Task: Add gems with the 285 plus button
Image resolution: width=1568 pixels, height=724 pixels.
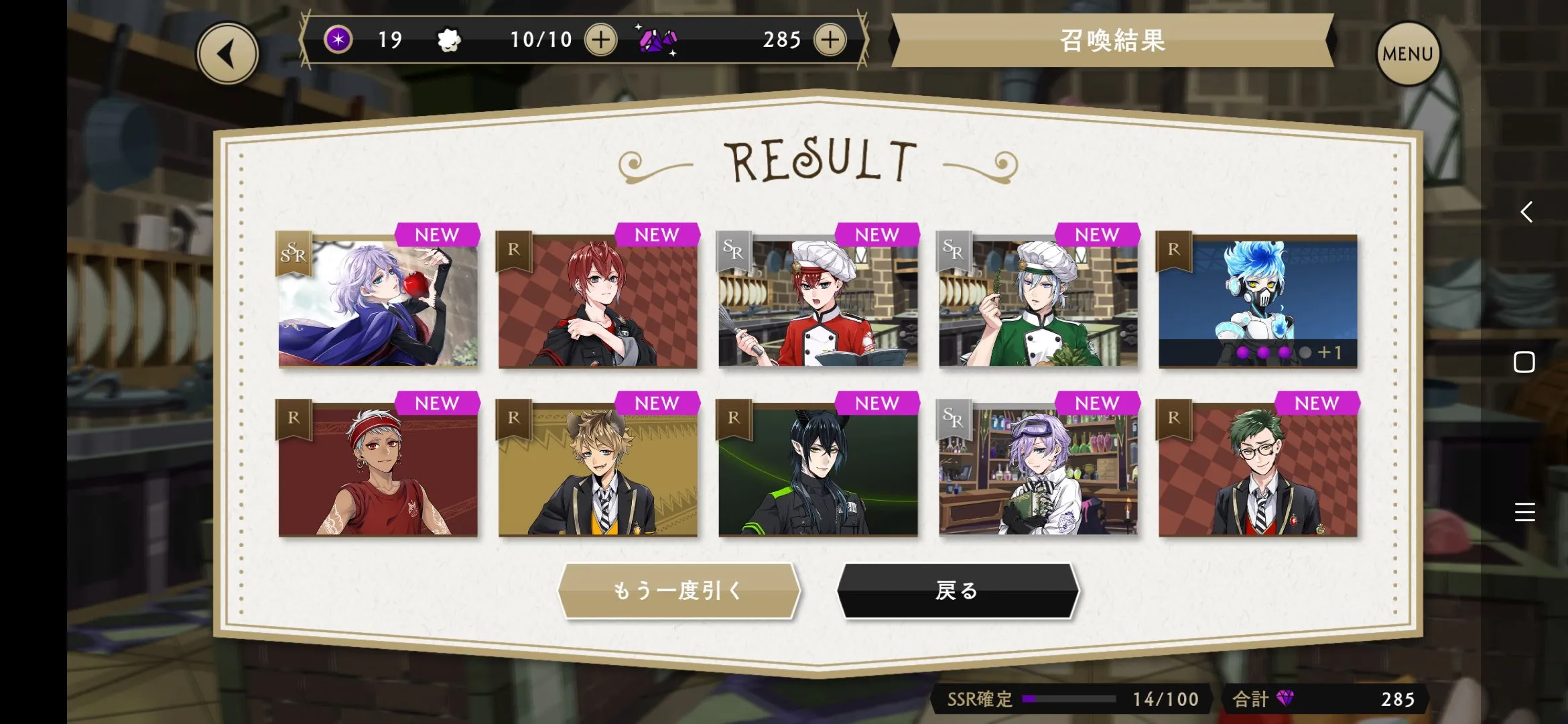Action: click(x=830, y=40)
